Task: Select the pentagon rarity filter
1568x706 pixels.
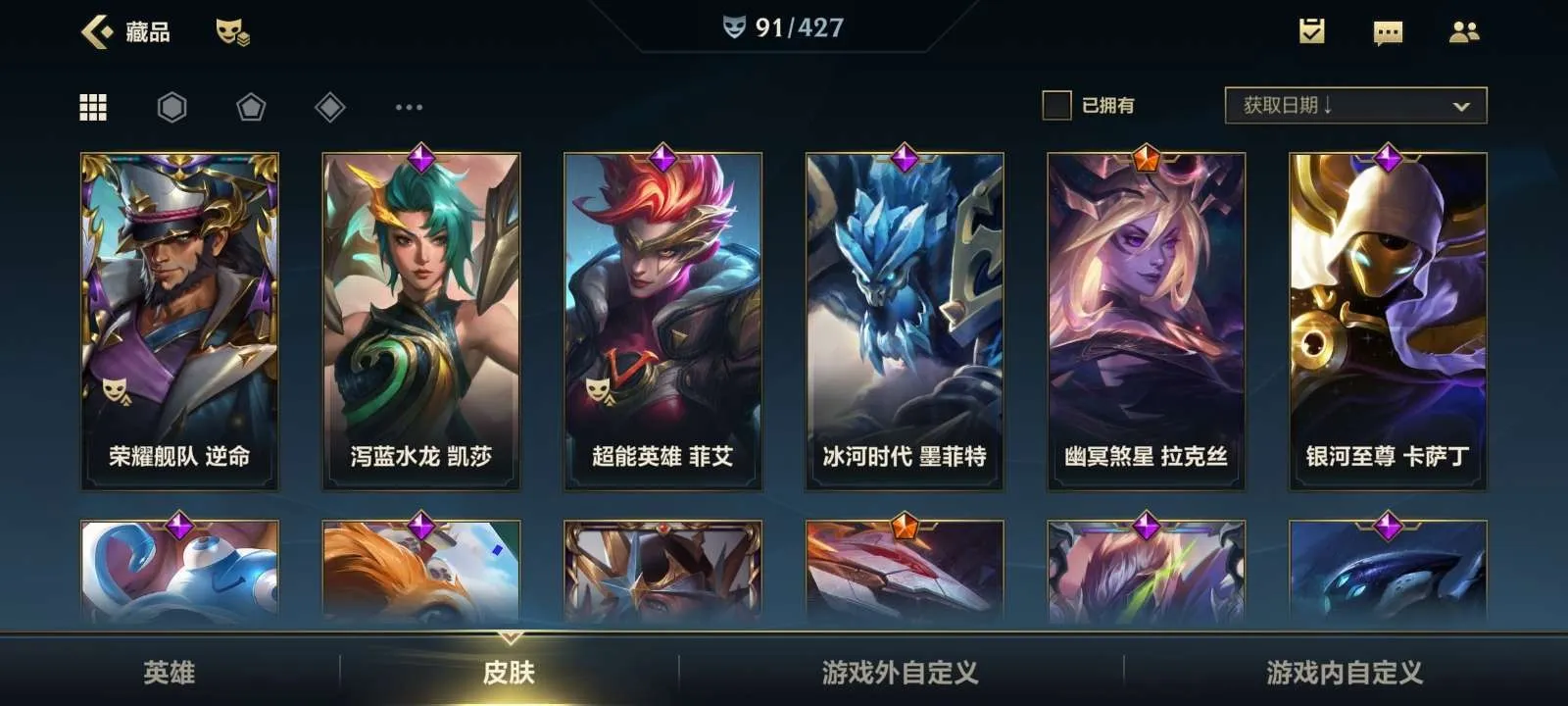Action: tap(251, 107)
